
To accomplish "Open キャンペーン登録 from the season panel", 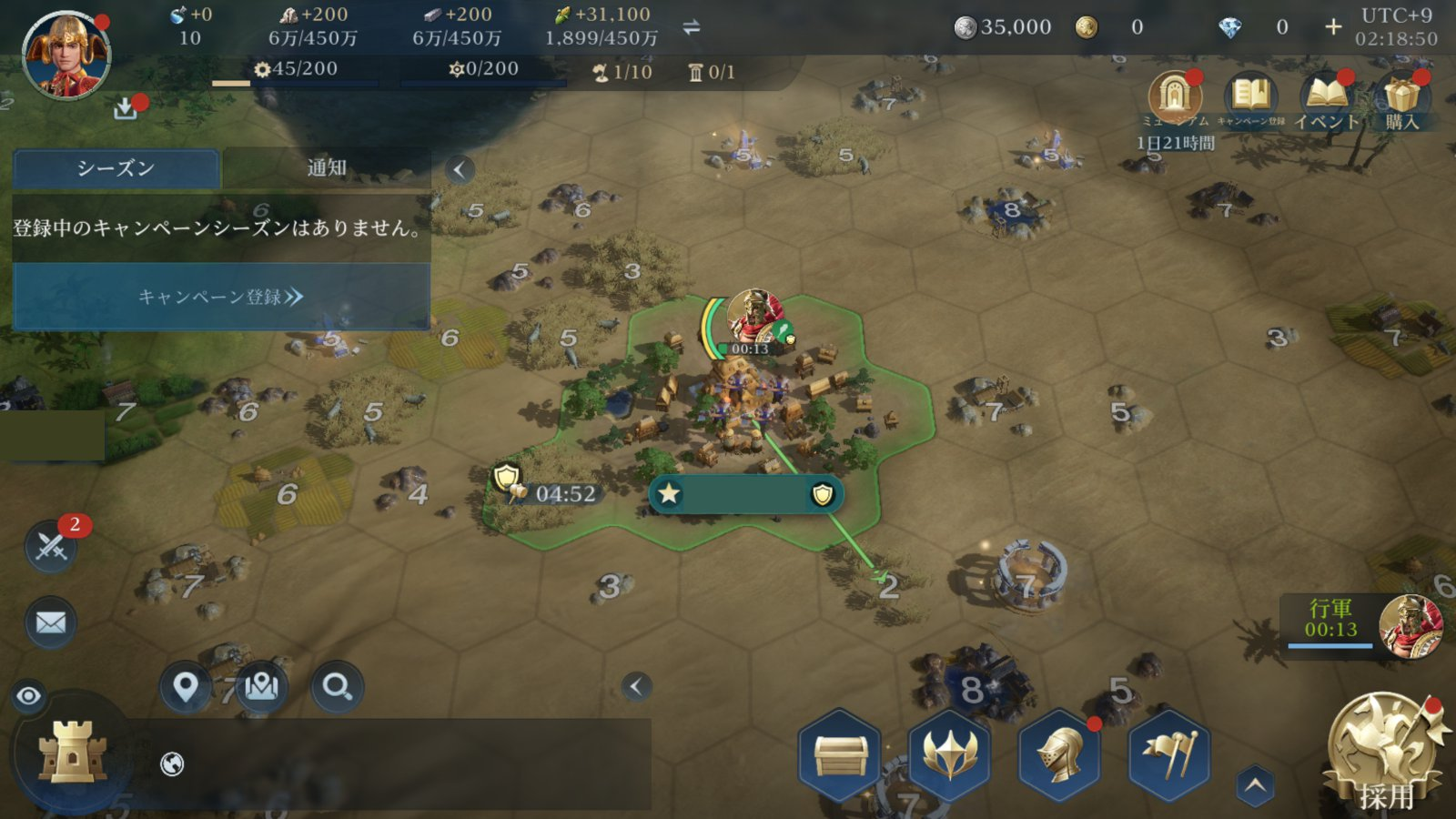I will pyautogui.click(x=221, y=297).
